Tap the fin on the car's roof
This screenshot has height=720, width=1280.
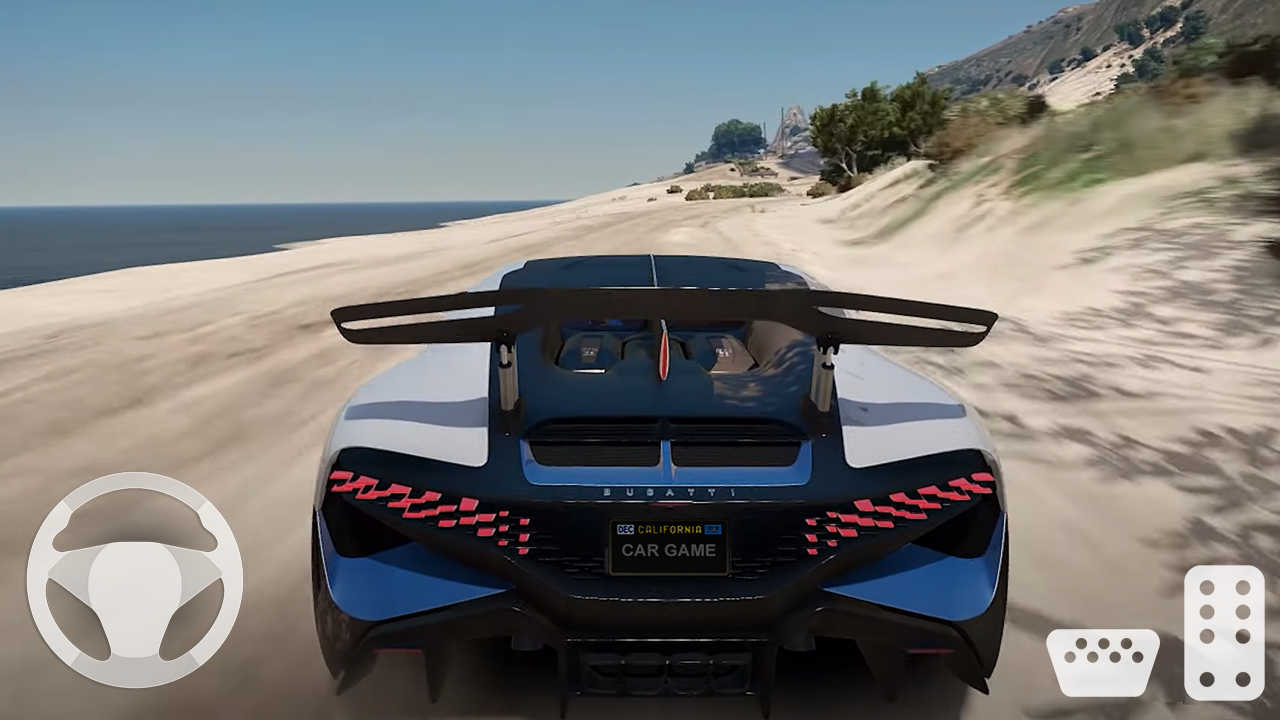pyautogui.click(x=665, y=350)
